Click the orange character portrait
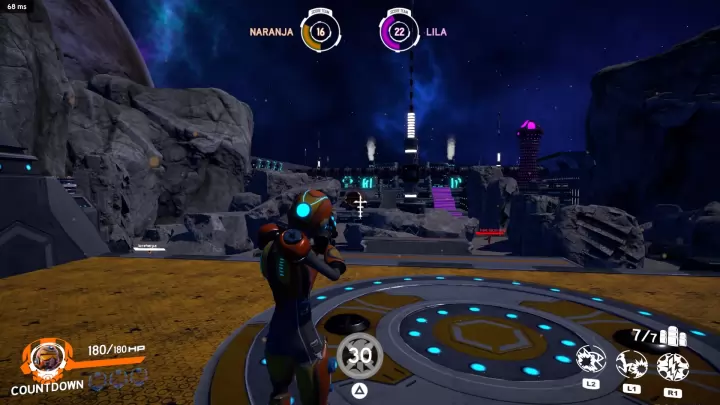Screen dimensions: 720x405 point(45,358)
